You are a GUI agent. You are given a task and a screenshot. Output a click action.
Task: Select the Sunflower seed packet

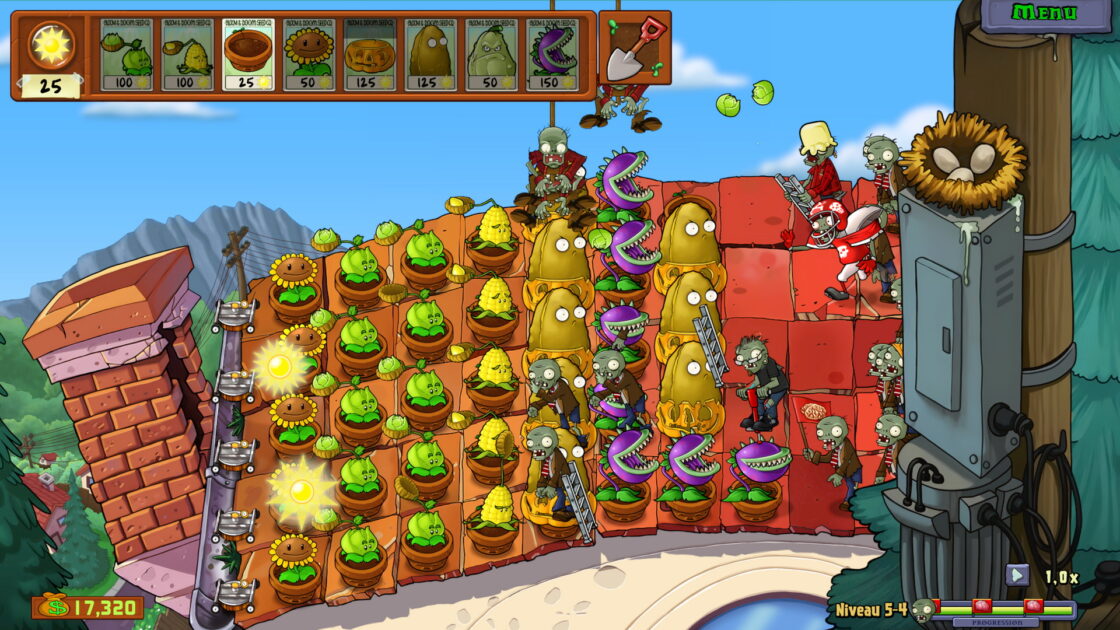point(309,55)
